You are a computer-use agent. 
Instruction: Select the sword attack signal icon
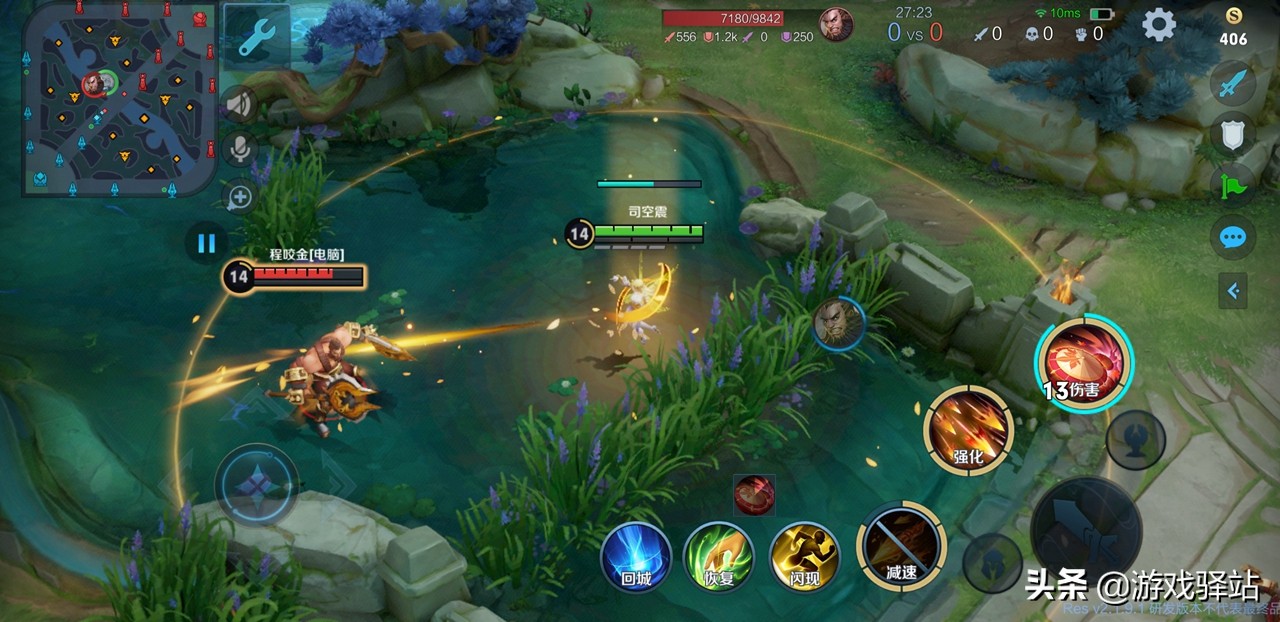(1233, 84)
